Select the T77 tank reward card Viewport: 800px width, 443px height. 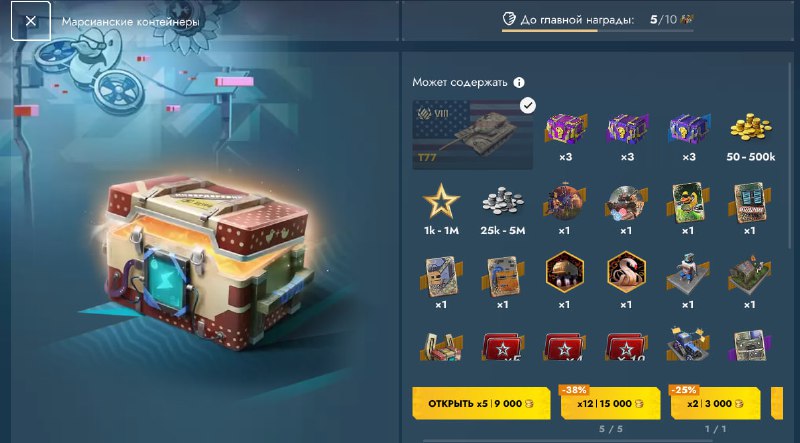tap(474, 134)
